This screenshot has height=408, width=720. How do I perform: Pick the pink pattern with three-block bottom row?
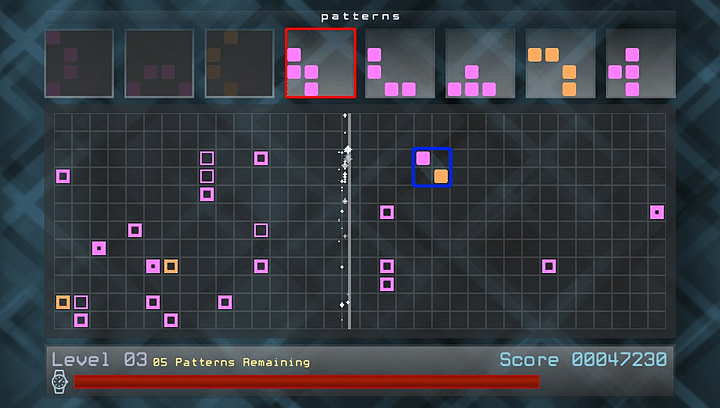480,63
